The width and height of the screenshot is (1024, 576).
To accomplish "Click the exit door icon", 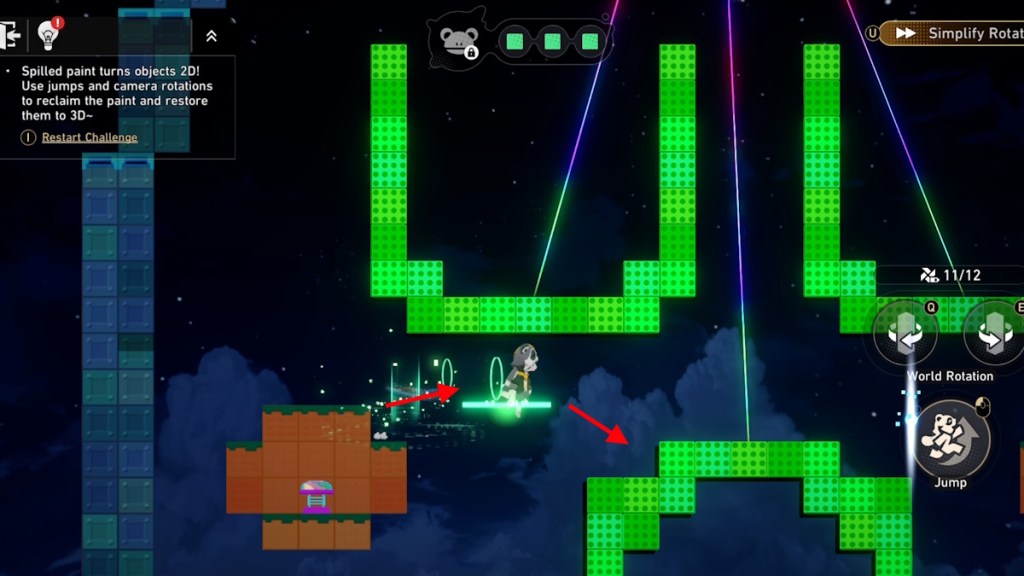I will click(13, 36).
